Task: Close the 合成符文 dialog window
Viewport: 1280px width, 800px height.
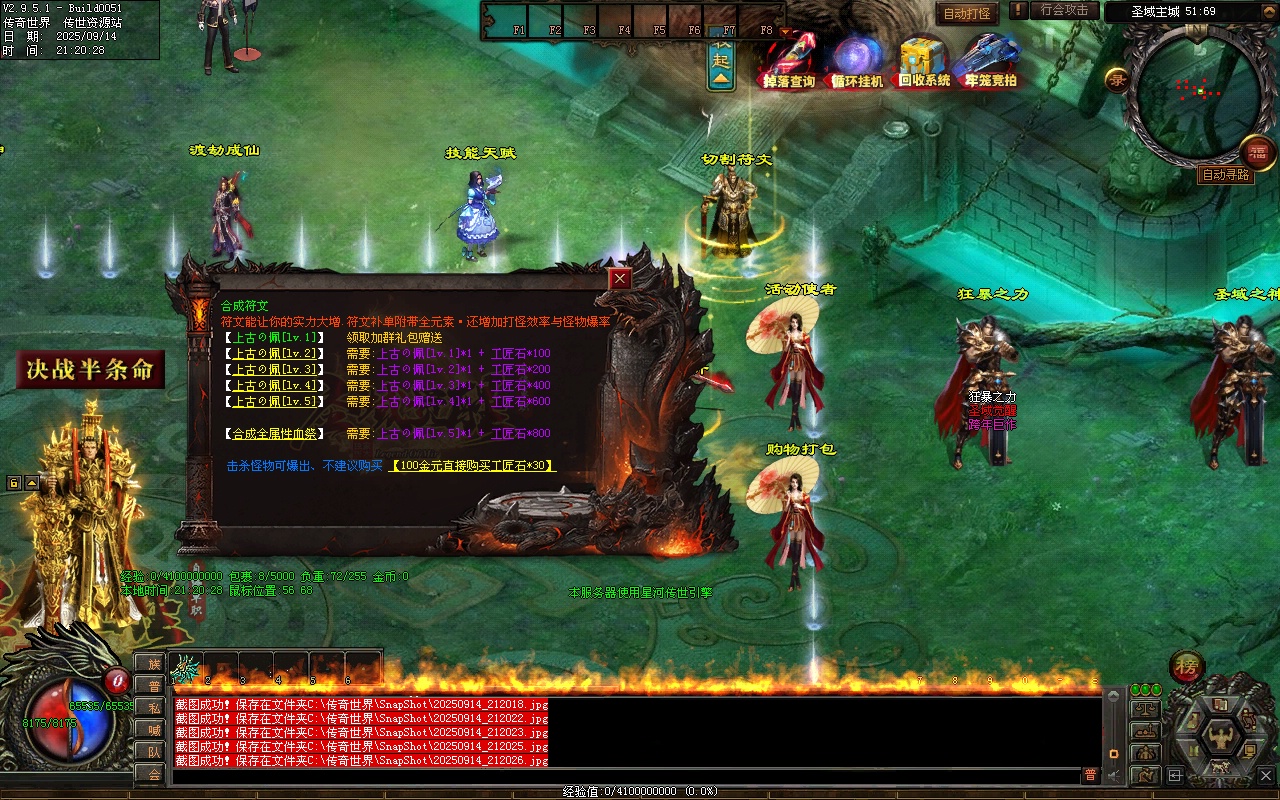Action: tap(621, 279)
